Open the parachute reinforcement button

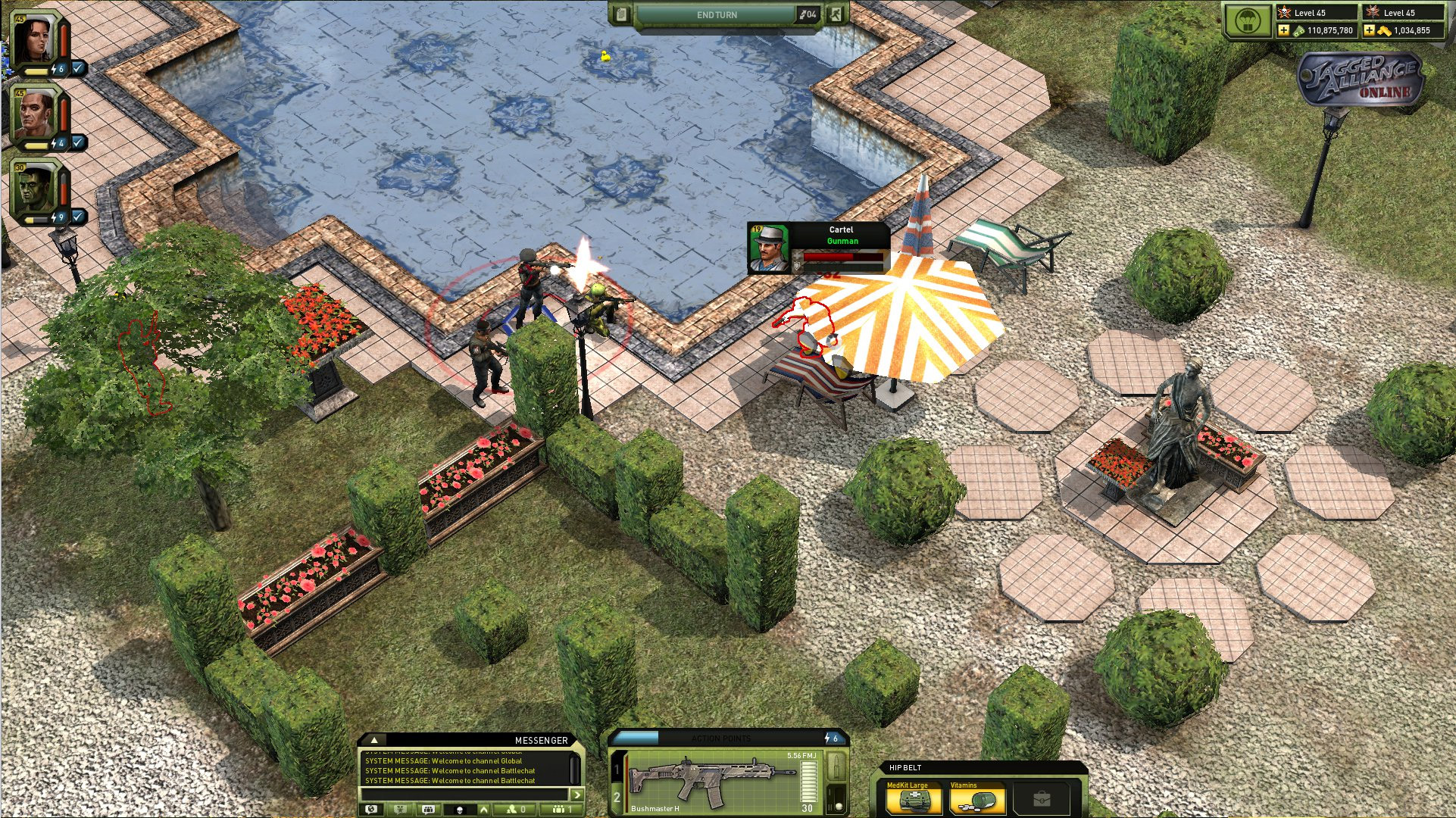tap(1248, 21)
